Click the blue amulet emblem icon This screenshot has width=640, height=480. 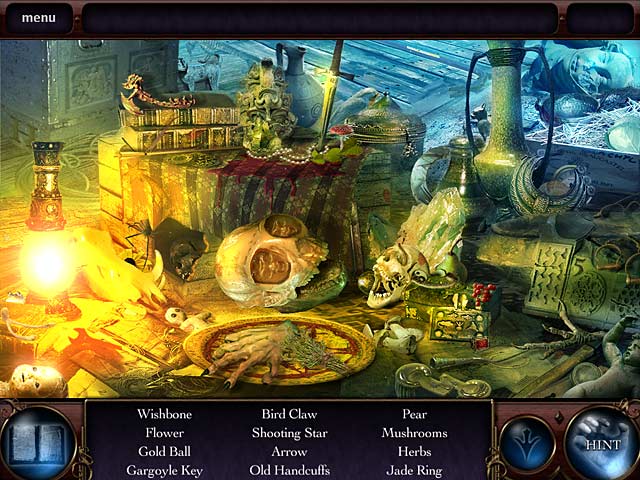point(527,443)
